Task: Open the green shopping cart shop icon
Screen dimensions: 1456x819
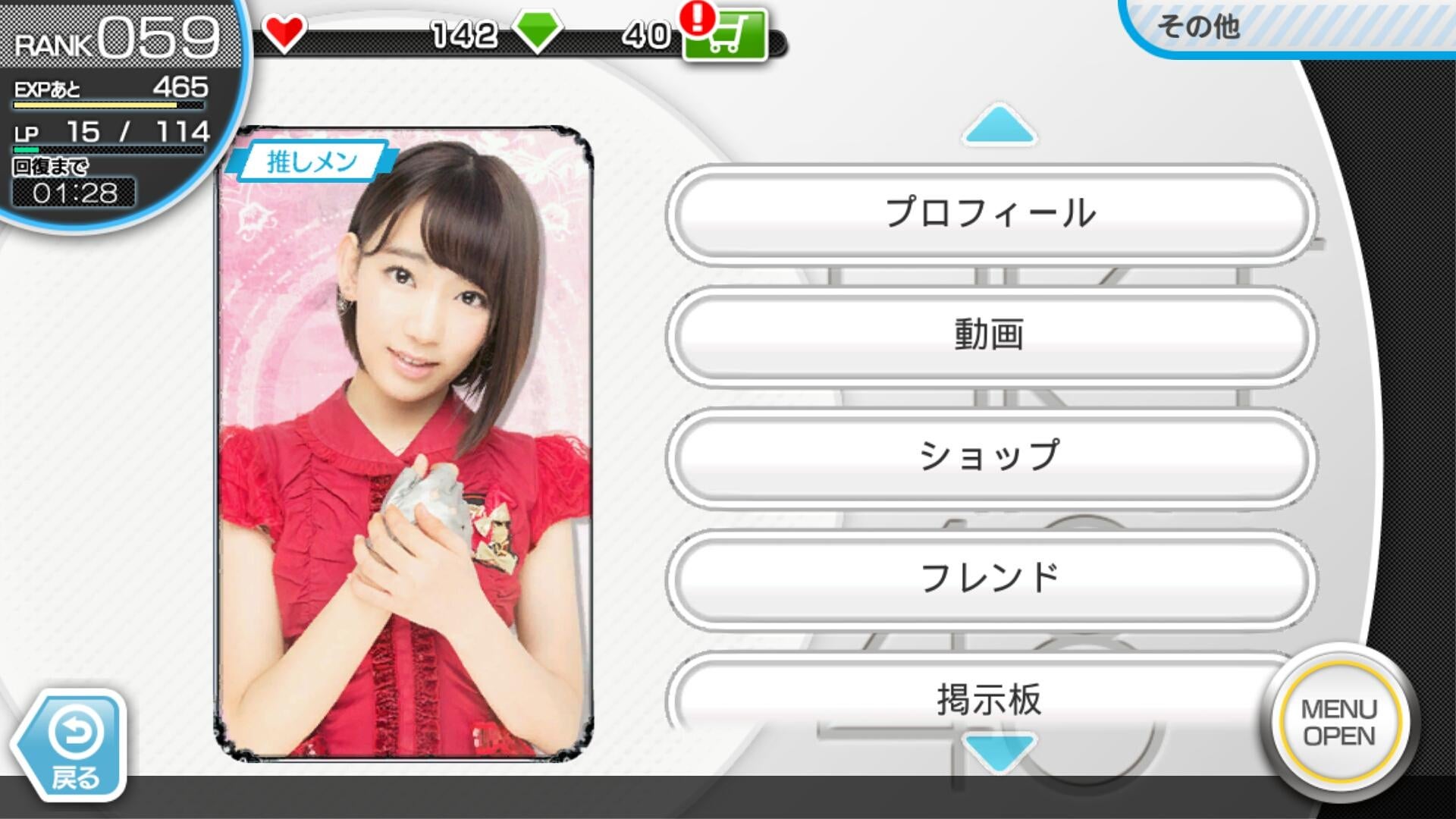Action: 725,36
